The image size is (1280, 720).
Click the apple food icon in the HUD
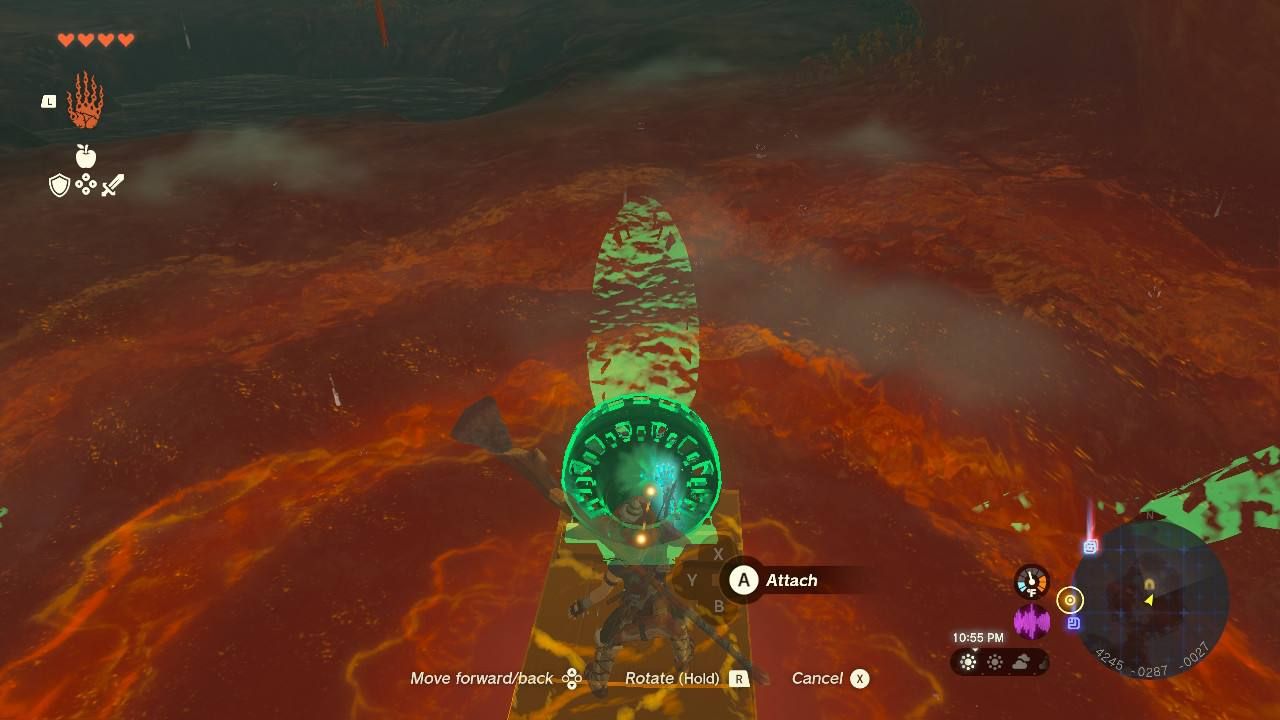(88, 157)
